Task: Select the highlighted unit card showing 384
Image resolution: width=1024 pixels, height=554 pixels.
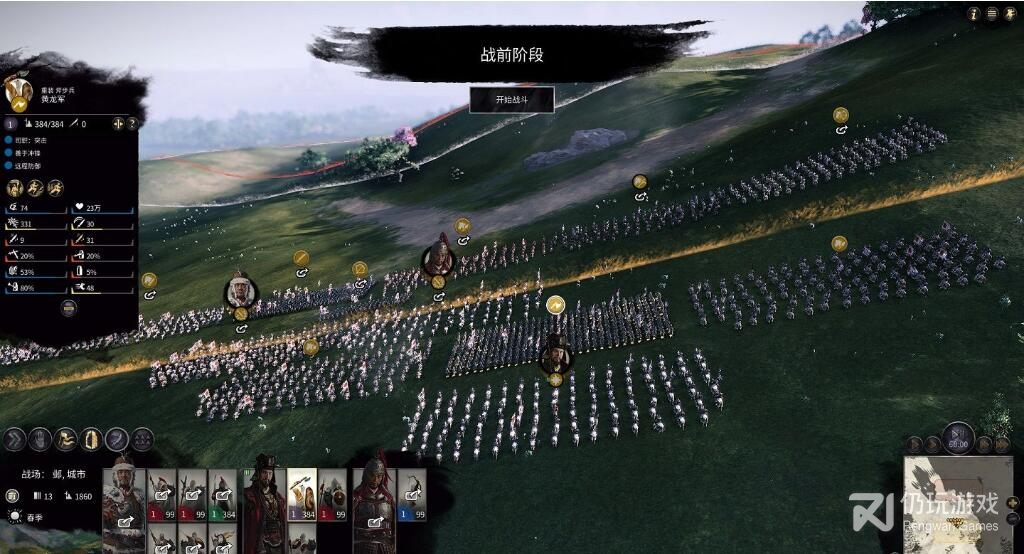Action: (x=302, y=494)
